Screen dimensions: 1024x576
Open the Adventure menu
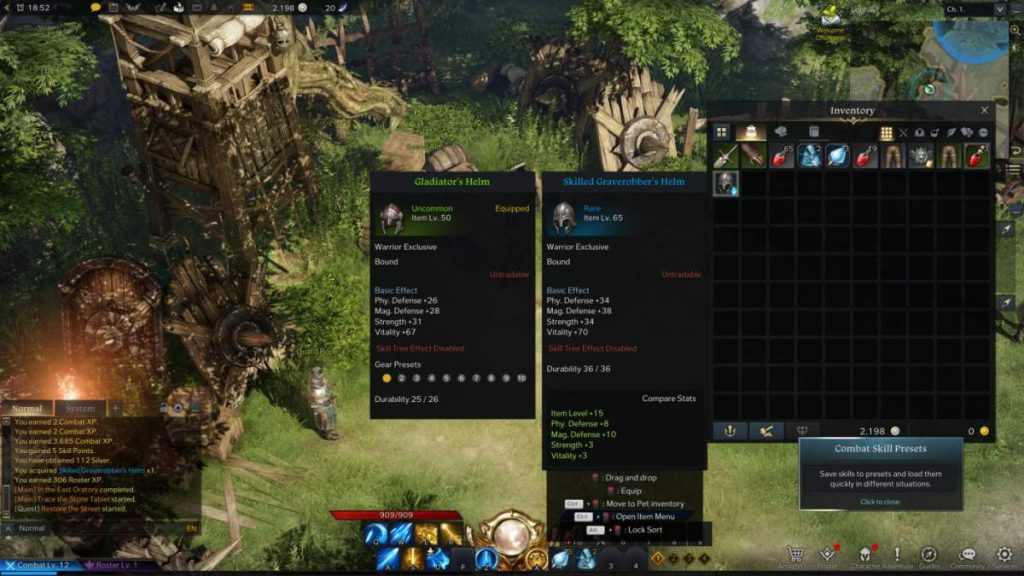click(896, 554)
